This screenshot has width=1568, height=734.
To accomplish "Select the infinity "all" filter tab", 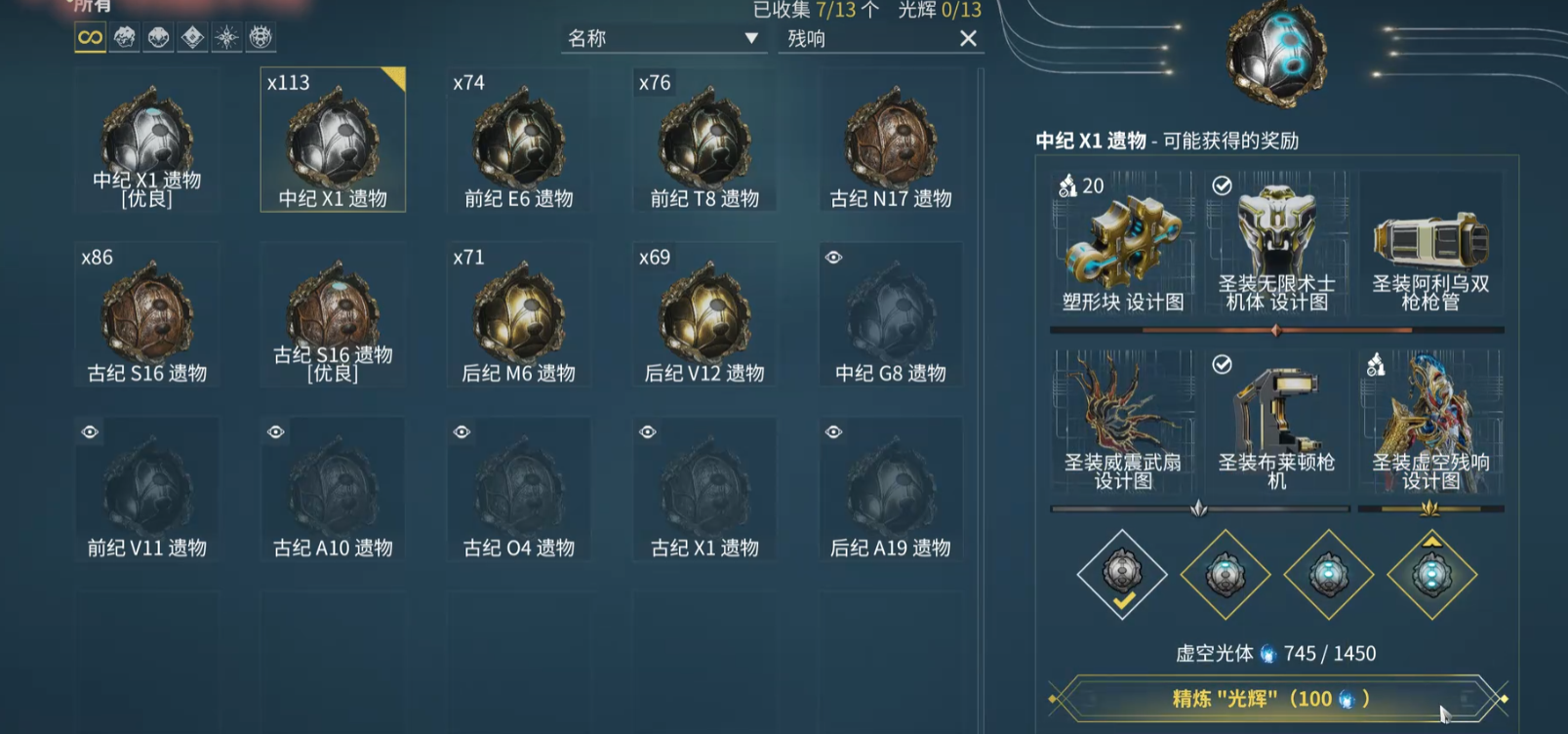I will pos(90,38).
